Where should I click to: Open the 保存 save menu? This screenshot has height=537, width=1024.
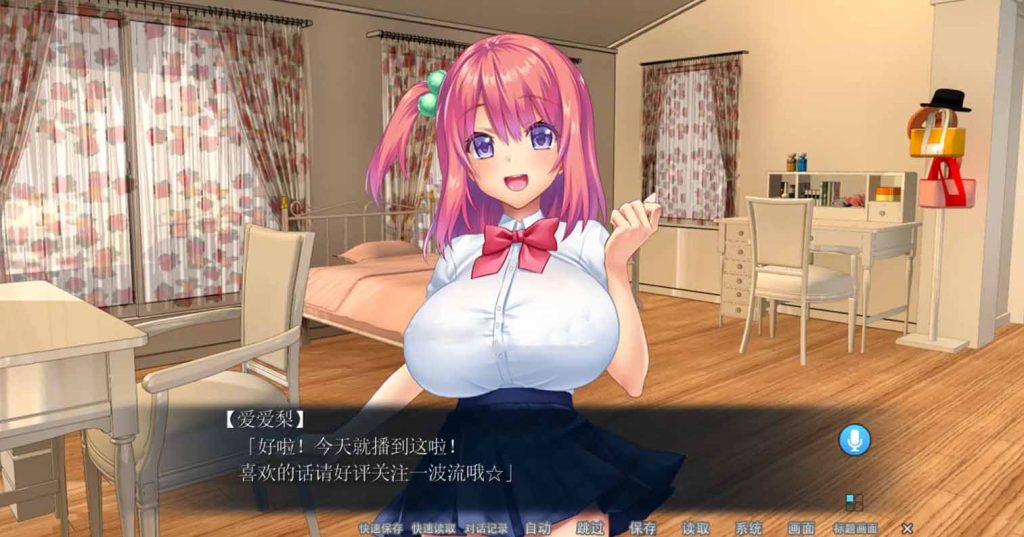tap(643, 528)
